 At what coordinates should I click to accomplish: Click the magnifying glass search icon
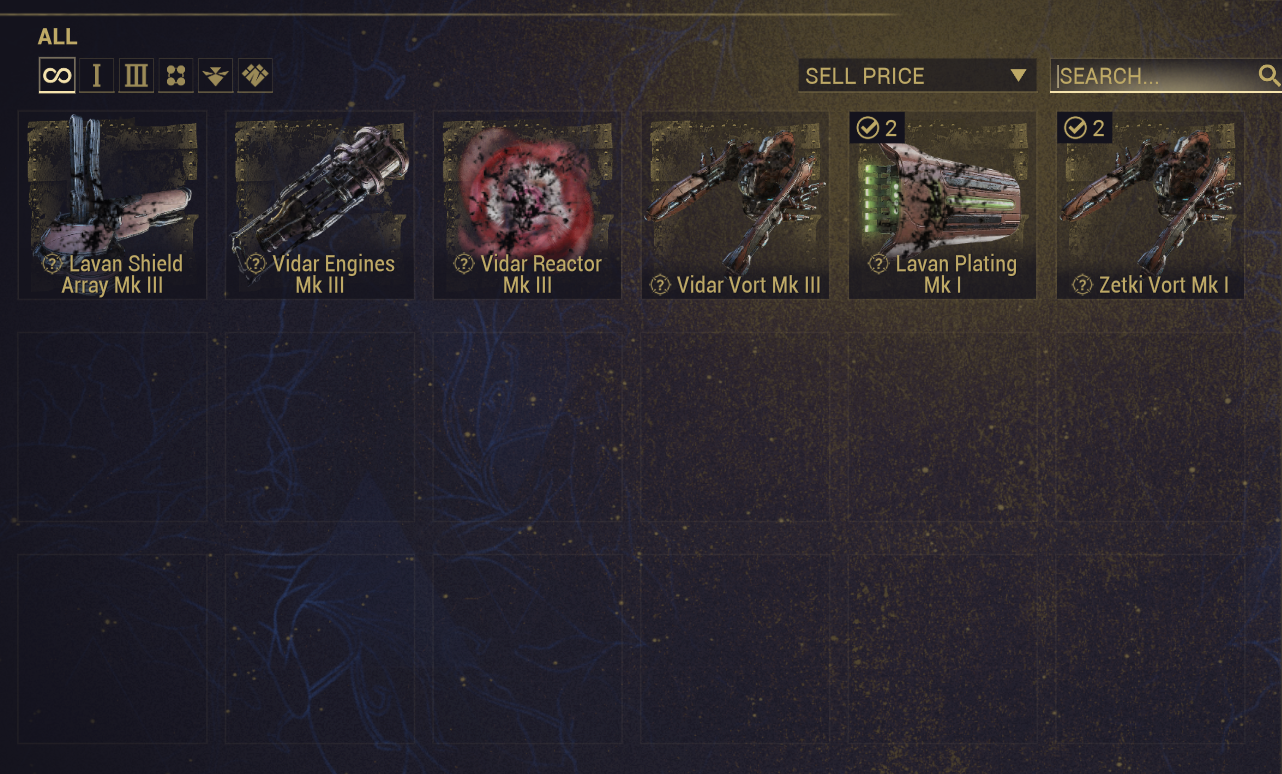1268,75
